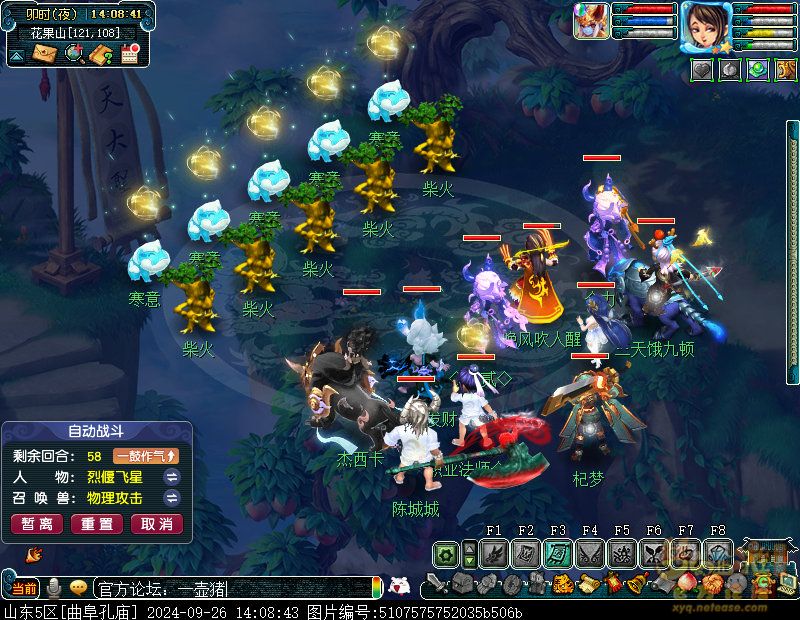Click the microphone voice chat icon
Screen dimensions: 800x620
55,587
